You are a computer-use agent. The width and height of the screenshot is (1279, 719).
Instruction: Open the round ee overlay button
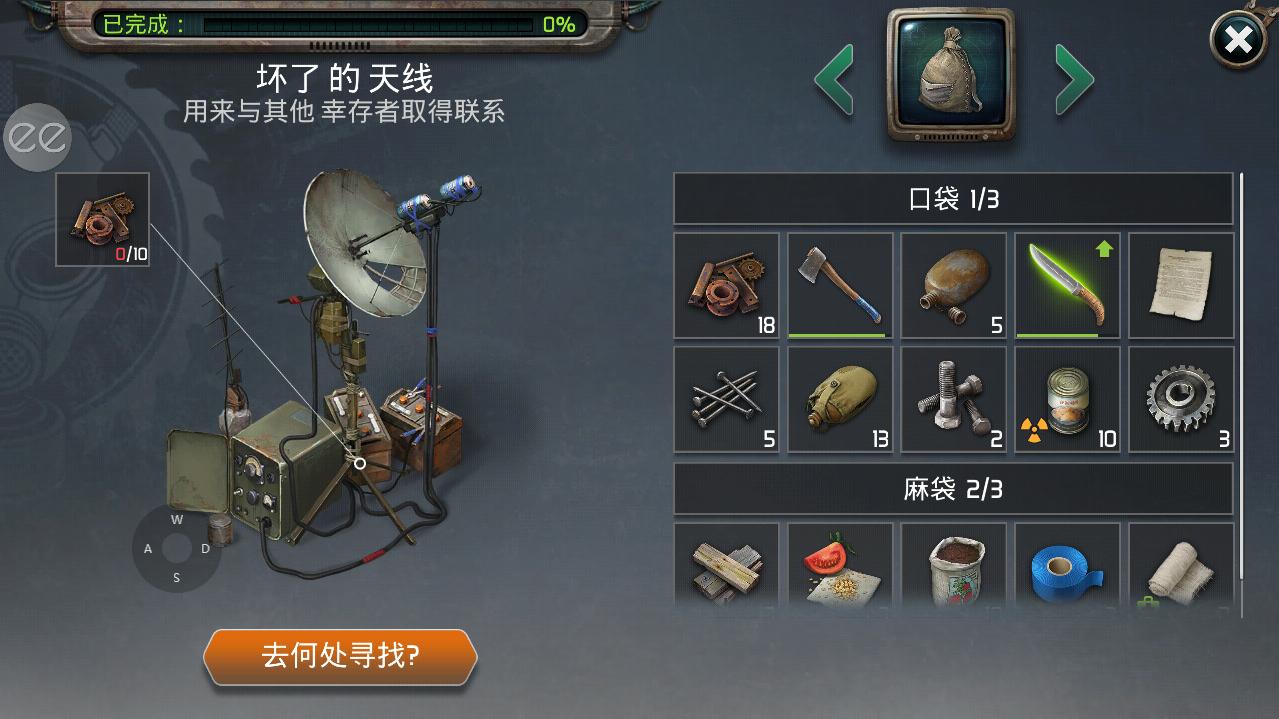click(38, 137)
